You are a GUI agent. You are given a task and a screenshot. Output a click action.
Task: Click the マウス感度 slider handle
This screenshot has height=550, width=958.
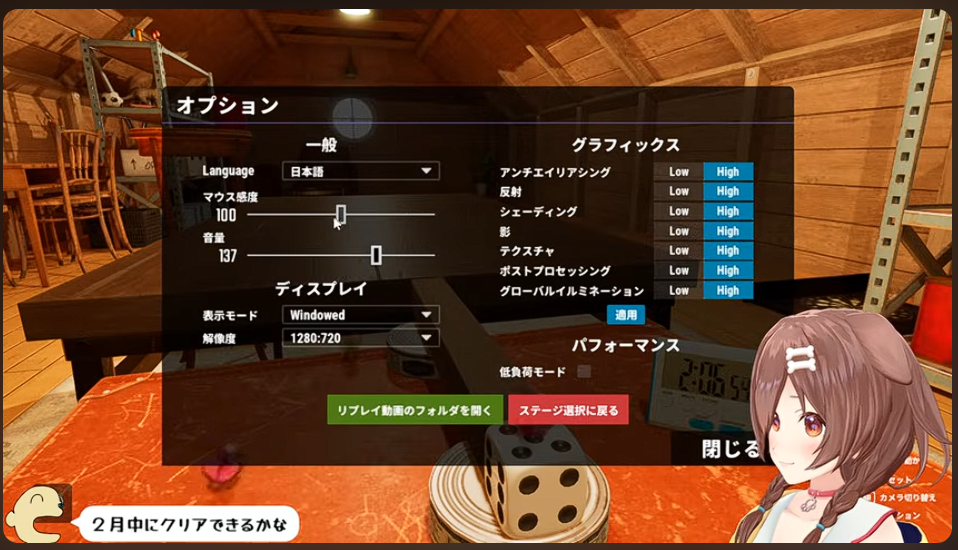(x=341, y=214)
